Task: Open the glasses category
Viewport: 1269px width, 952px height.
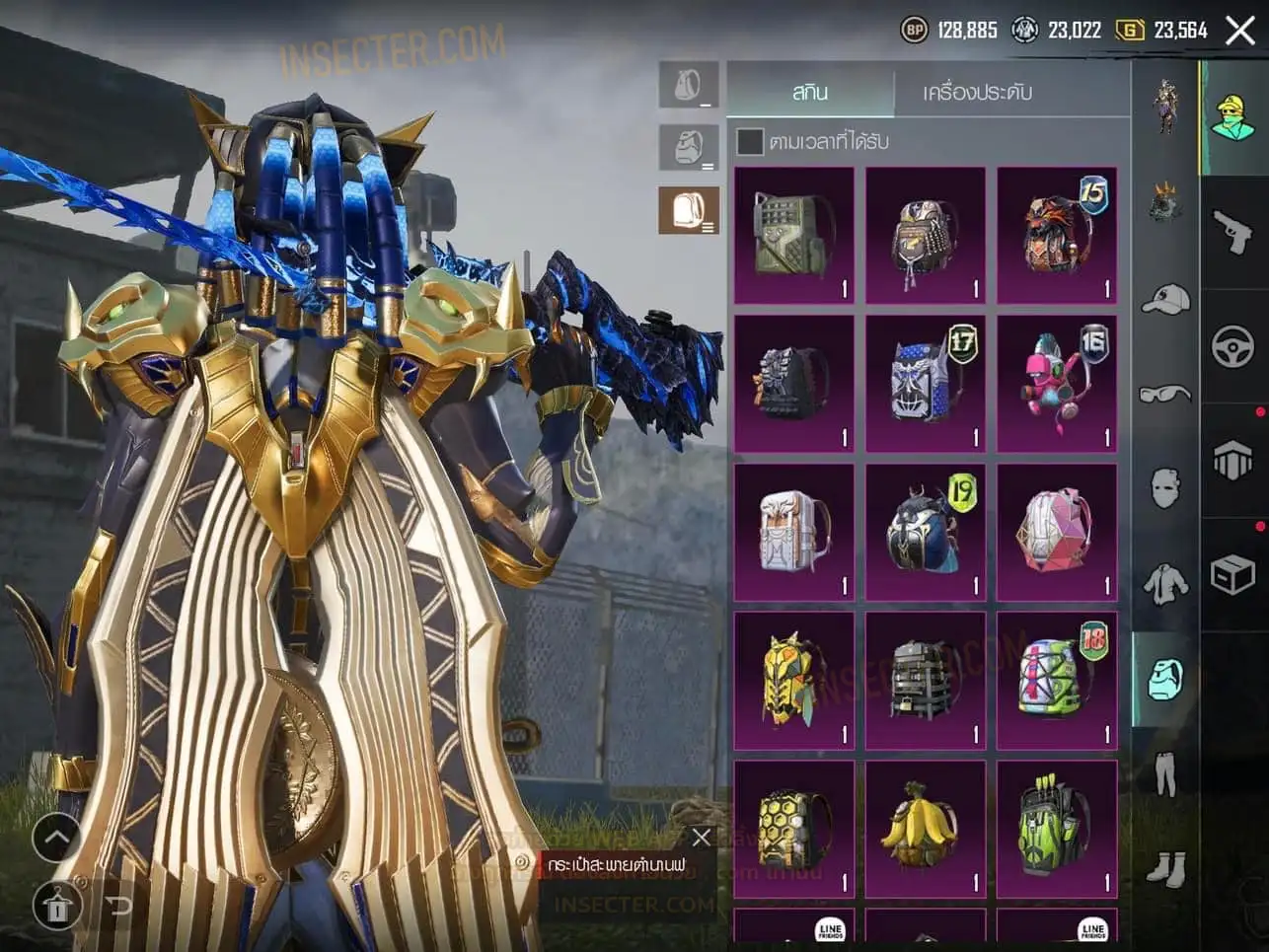Action: (x=1165, y=395)
